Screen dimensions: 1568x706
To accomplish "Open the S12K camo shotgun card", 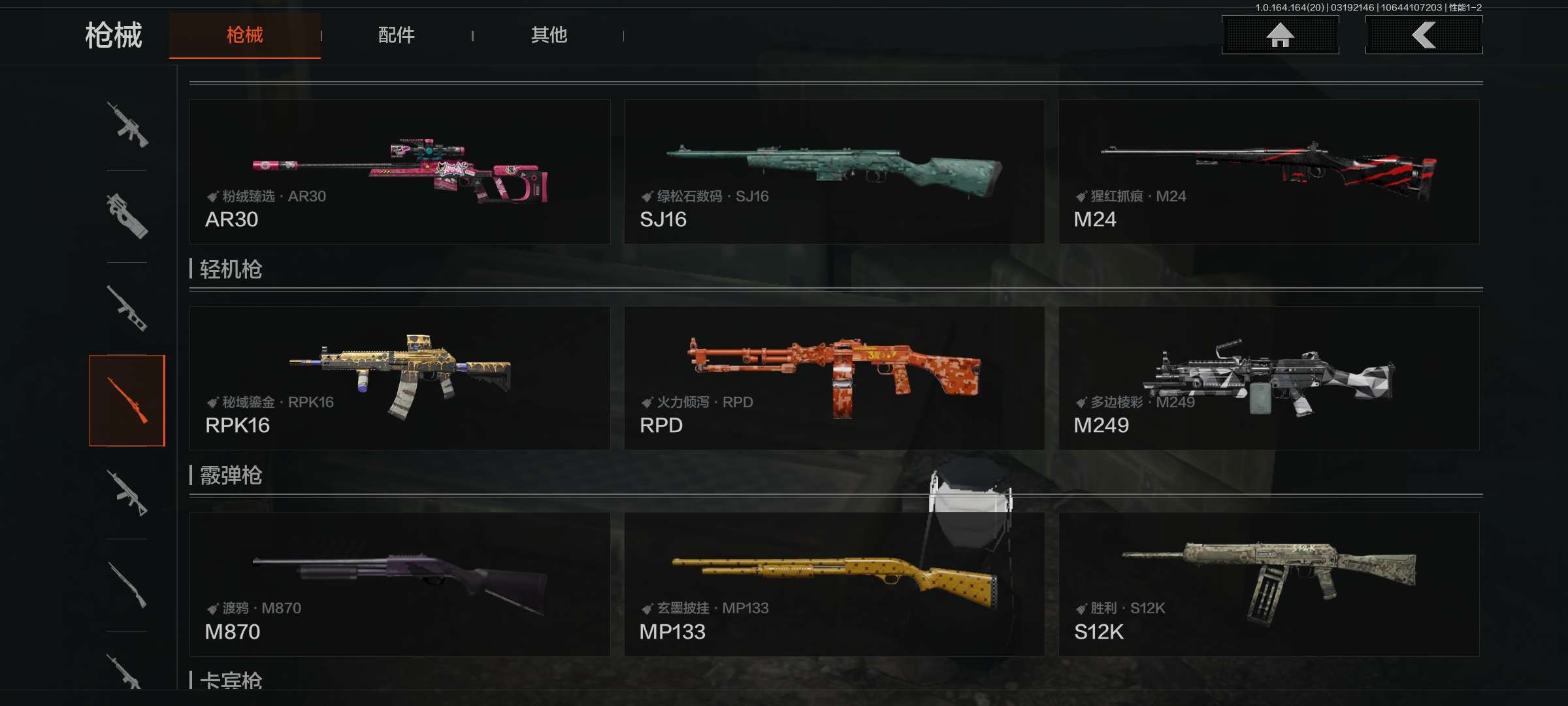I will click(1268, 584).
